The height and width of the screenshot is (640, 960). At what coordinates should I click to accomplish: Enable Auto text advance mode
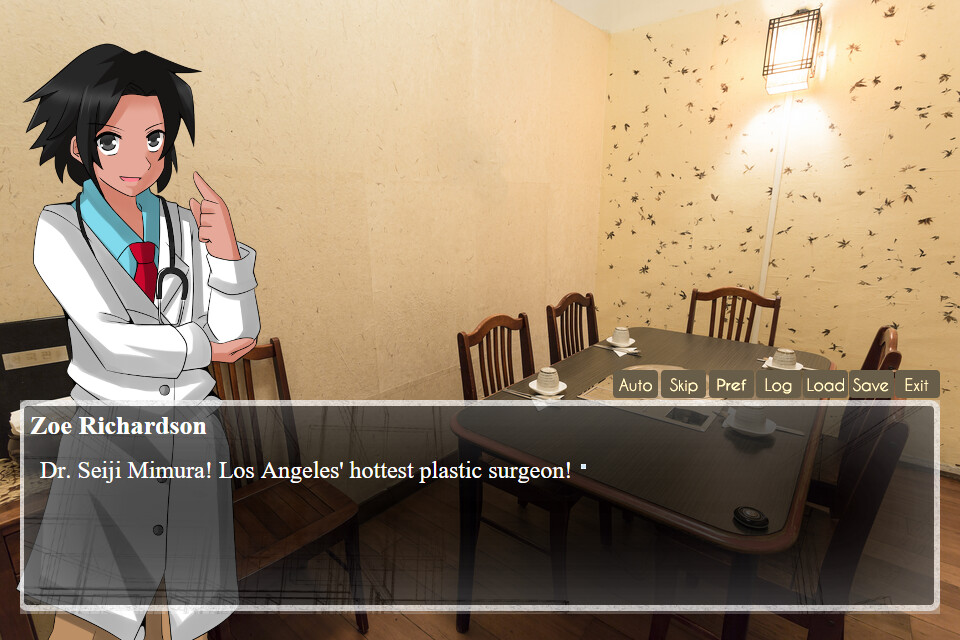(x=635, y=385)
